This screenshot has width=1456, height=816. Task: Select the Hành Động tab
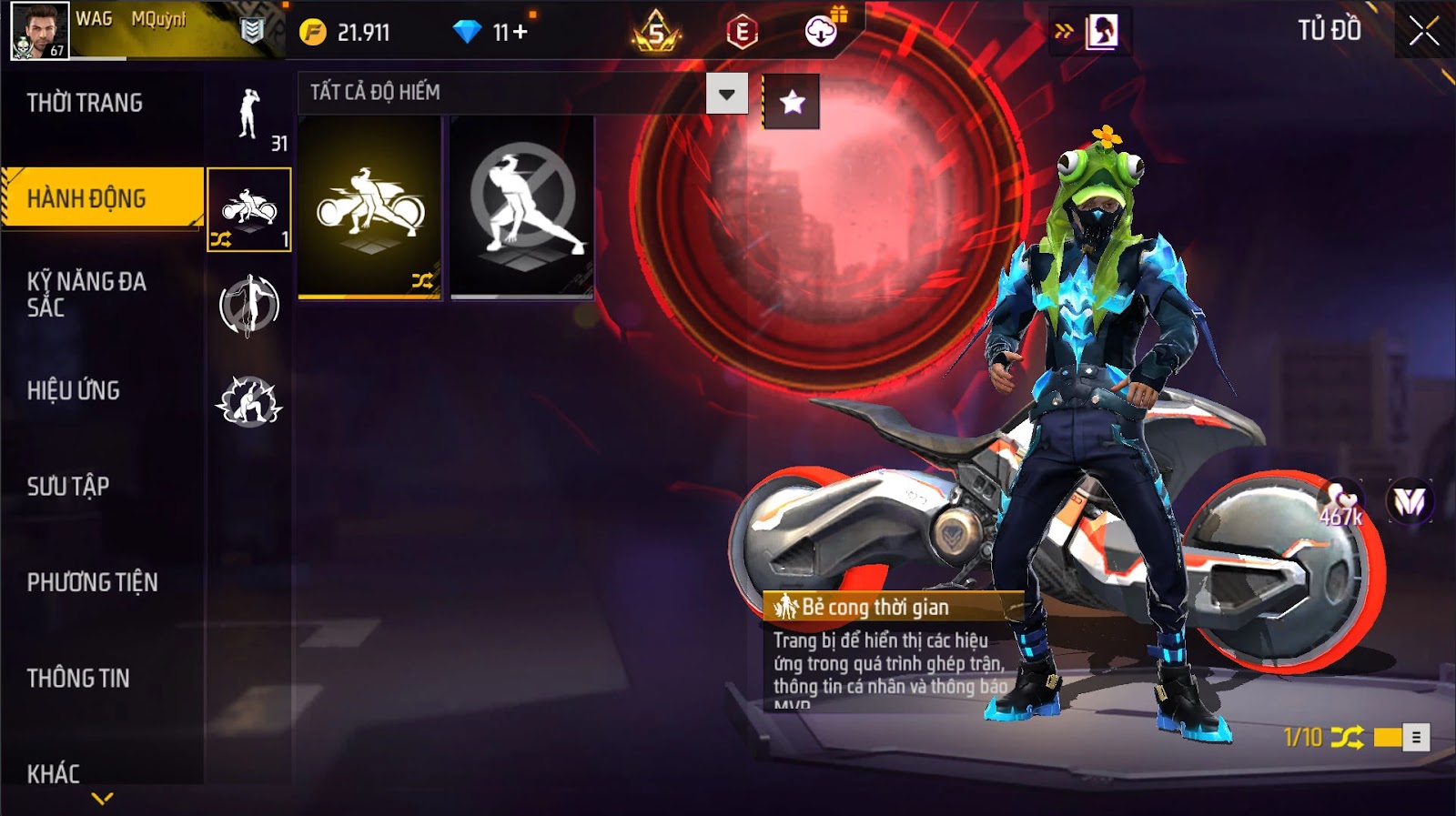[86, 198]
